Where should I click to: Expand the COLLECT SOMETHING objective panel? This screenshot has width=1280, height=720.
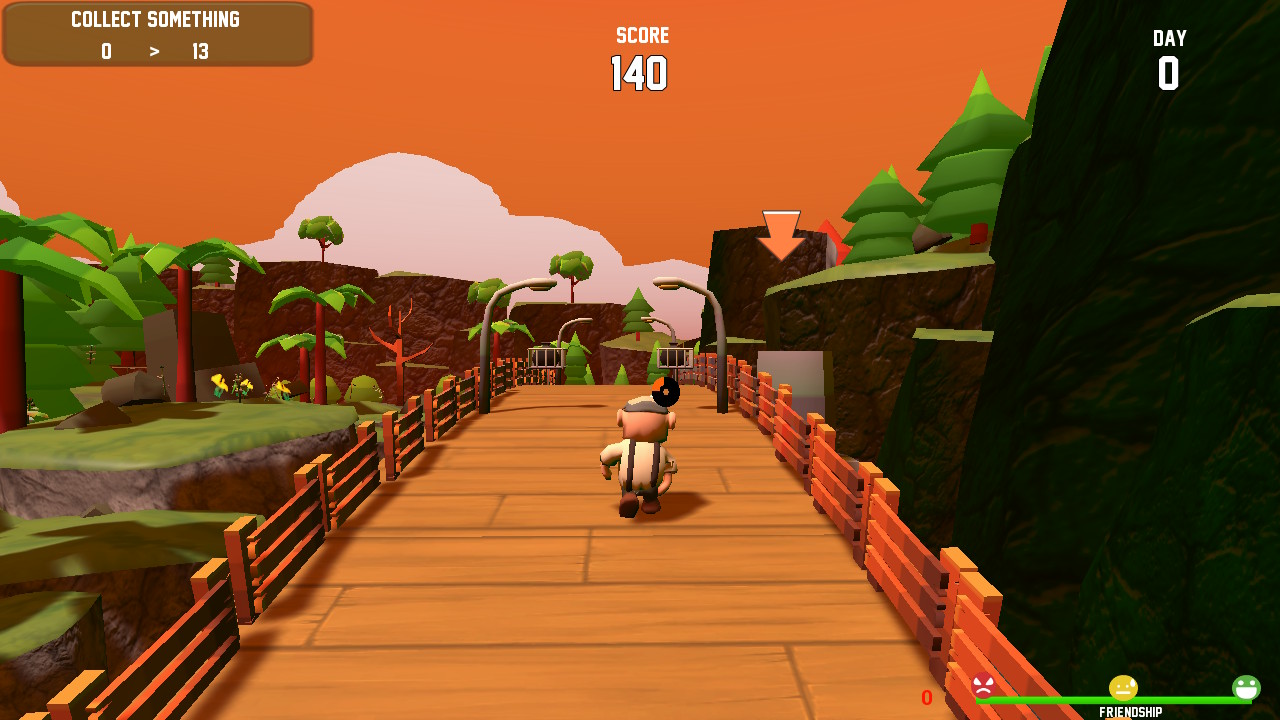pyautogui.click(x=156, y=34)
